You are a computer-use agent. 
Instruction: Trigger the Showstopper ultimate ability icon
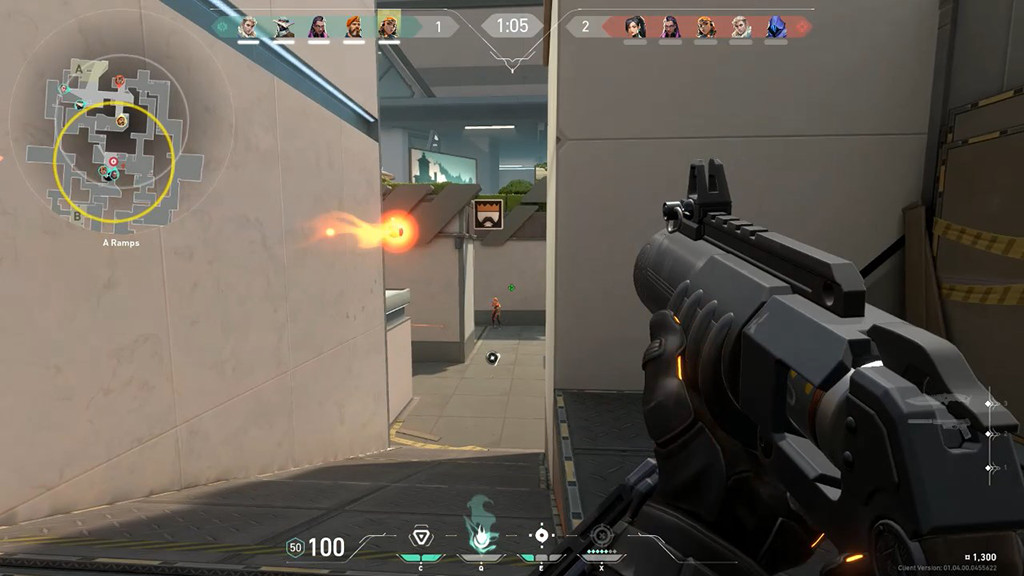[x=601, y=536]
